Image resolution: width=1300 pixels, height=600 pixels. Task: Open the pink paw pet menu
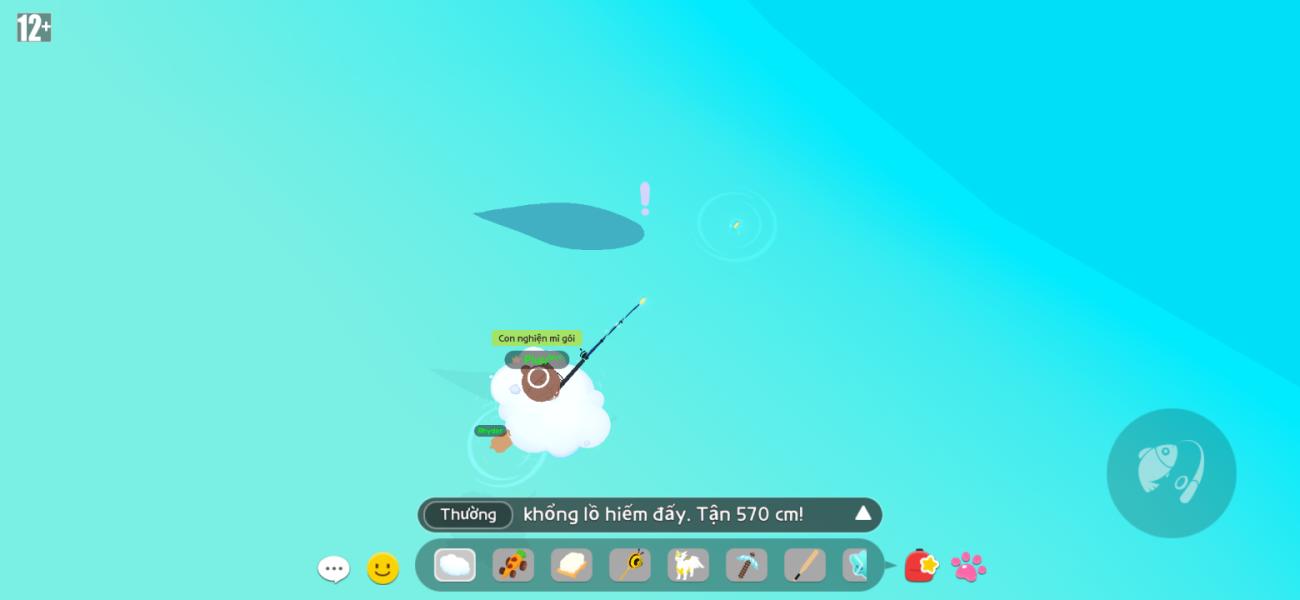pyautogui.click(x=968, y=567)
